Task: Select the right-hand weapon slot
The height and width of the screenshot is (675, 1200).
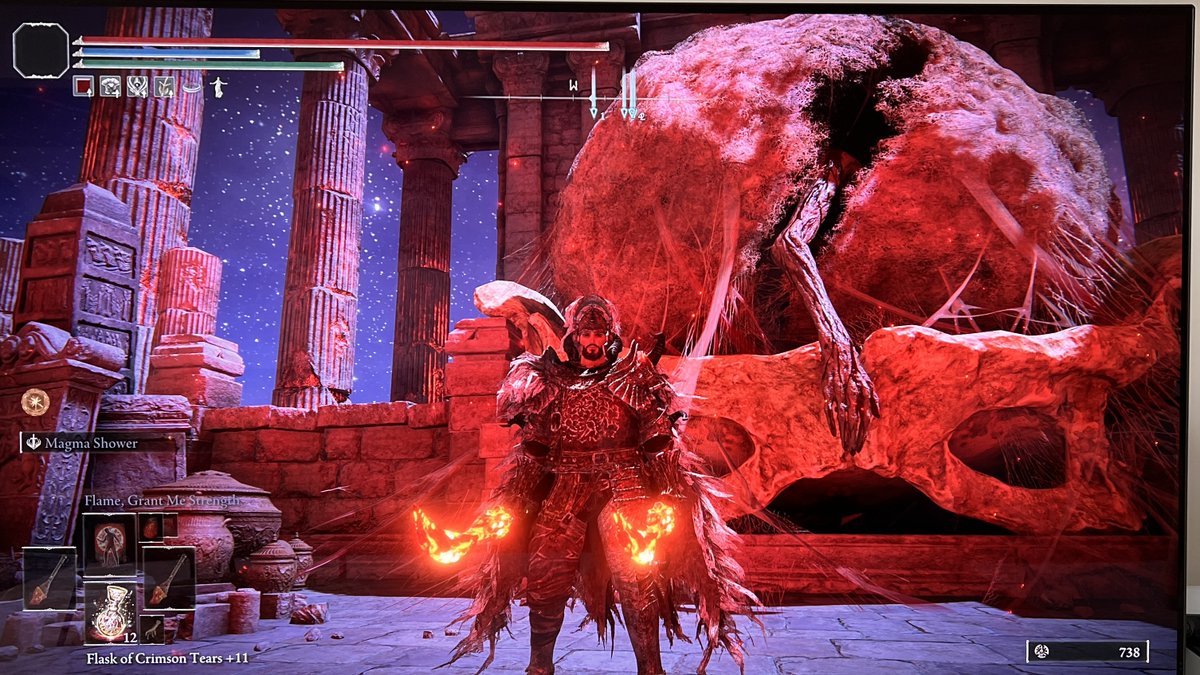Action: (168, 577)
